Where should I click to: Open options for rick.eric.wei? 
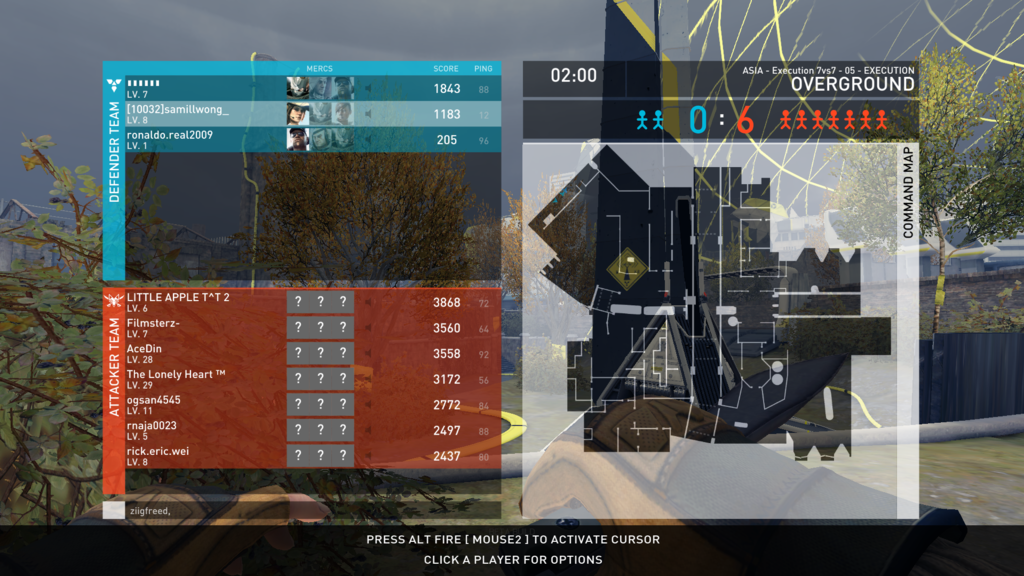coord(158,455)
